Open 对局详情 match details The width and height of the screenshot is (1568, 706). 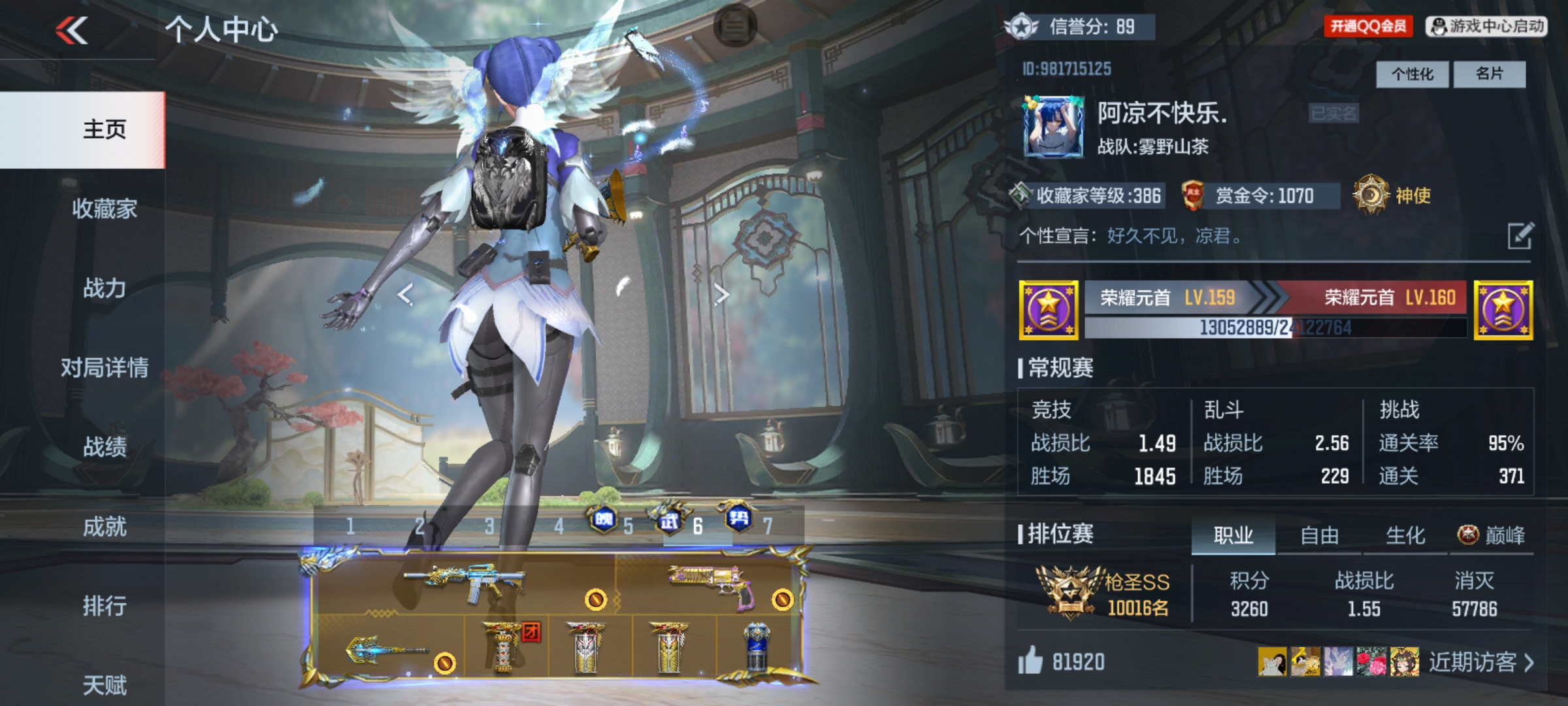pos(105,368)
